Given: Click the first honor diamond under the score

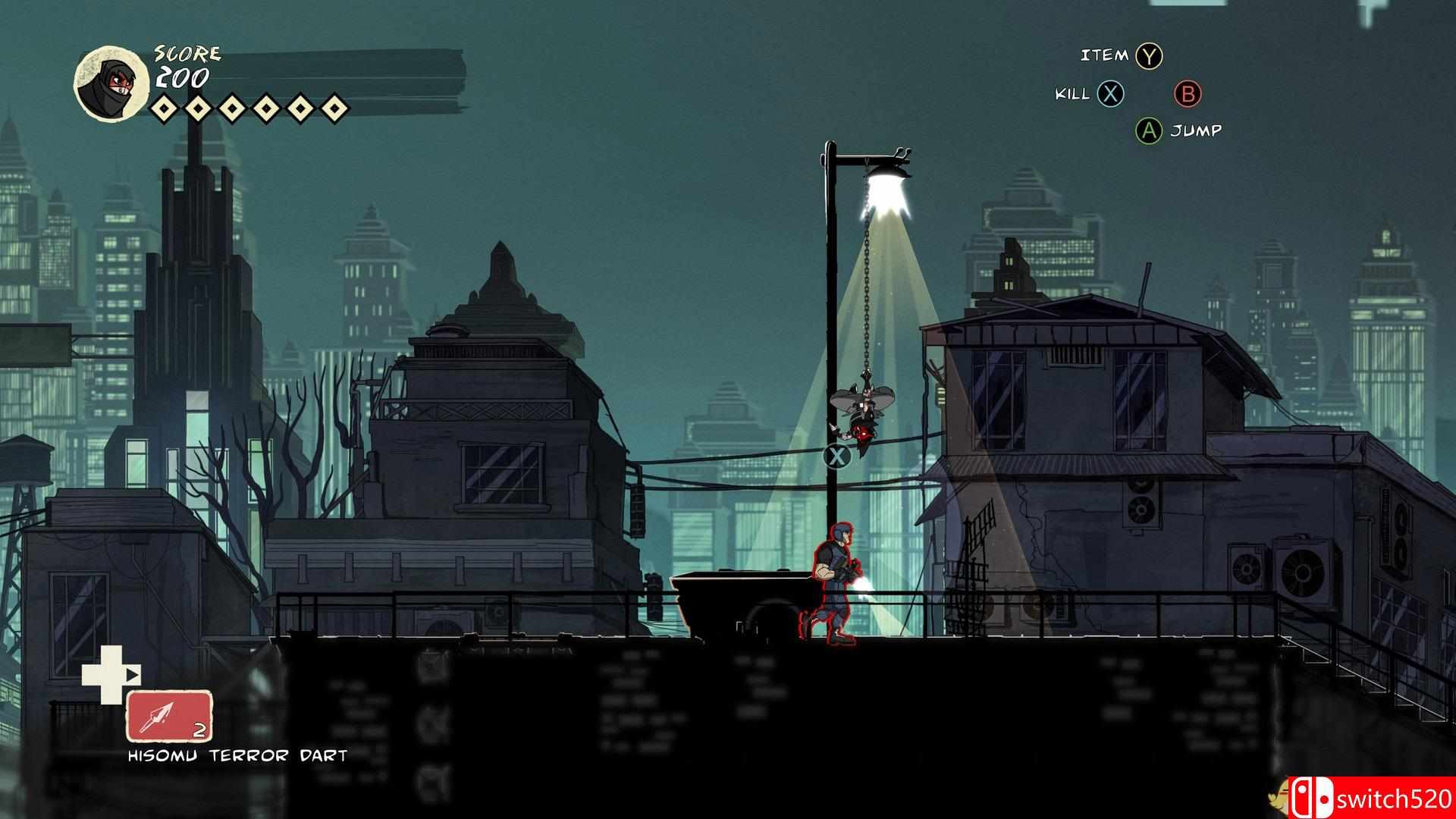Looking at the screenshot, I should click(164, 107).
